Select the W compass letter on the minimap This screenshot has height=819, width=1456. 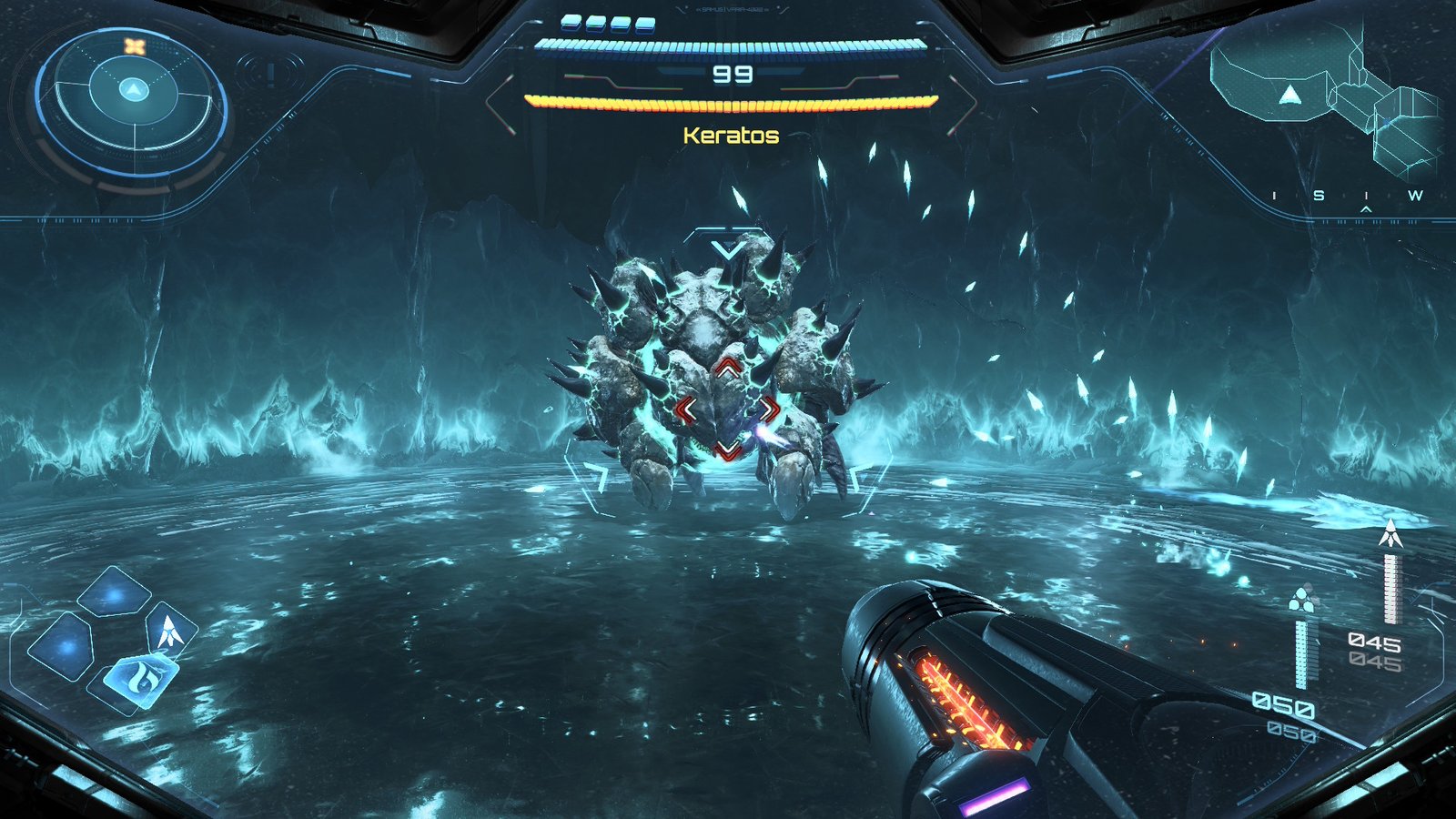click(1416, 196)
